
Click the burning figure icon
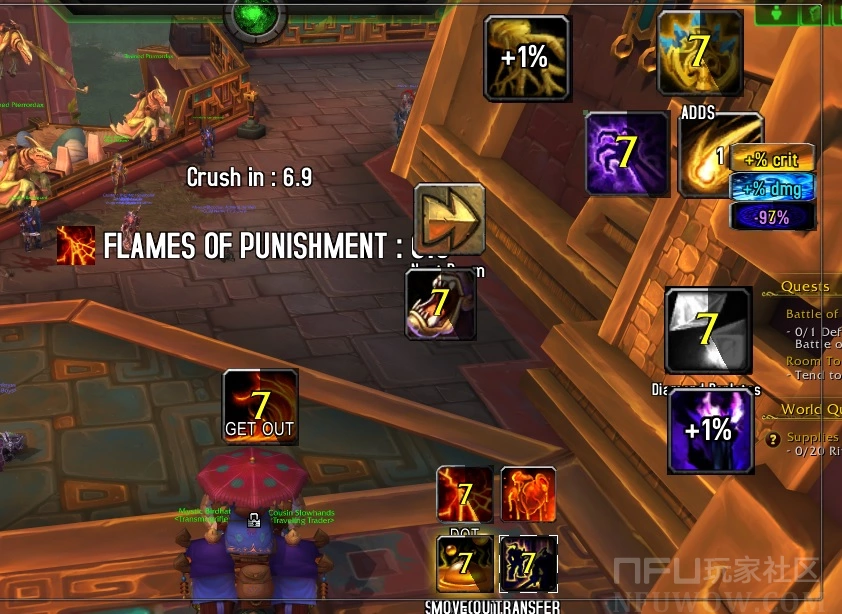528,494
